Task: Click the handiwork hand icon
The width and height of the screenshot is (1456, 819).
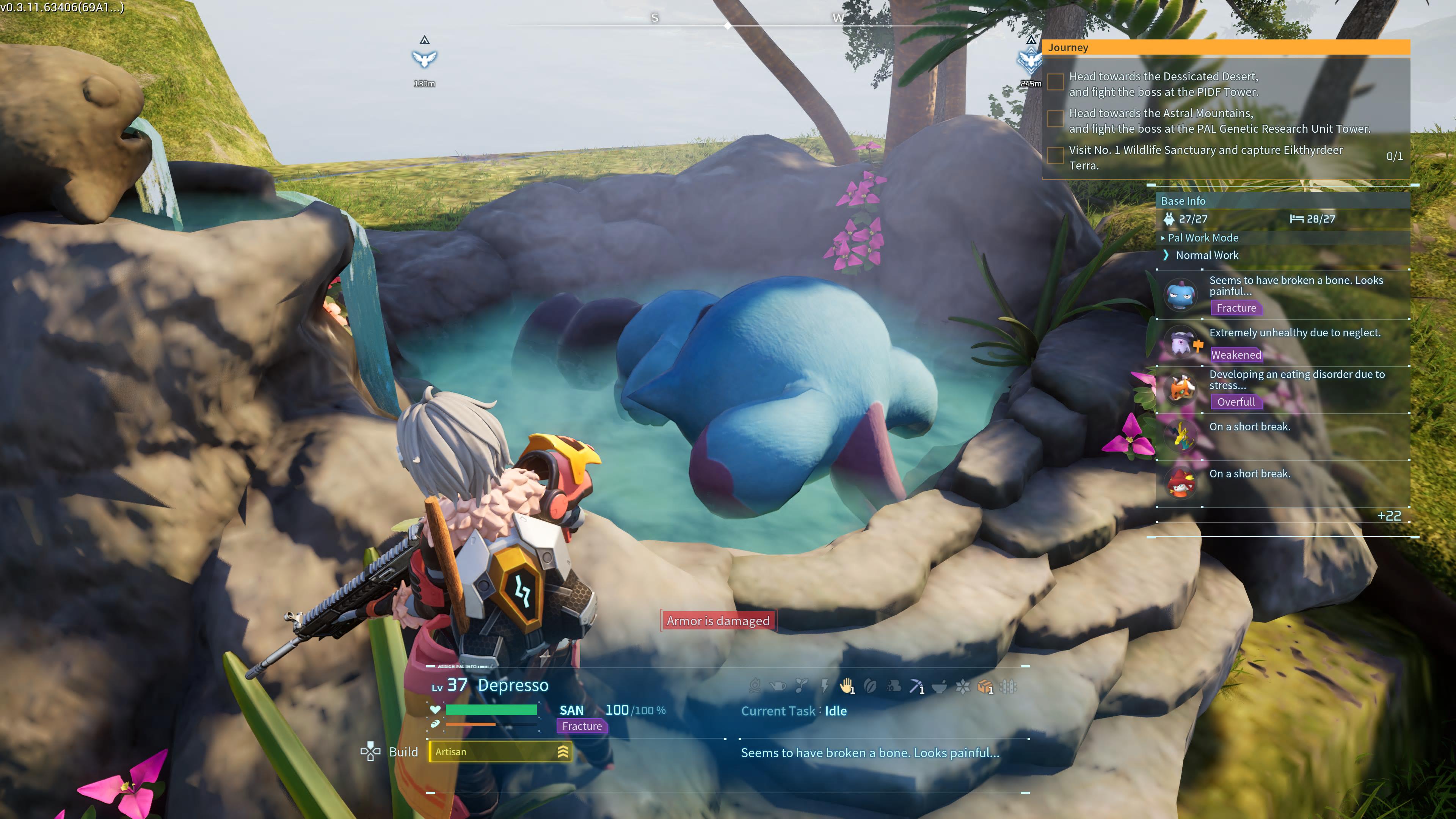Action: [846, 687]
